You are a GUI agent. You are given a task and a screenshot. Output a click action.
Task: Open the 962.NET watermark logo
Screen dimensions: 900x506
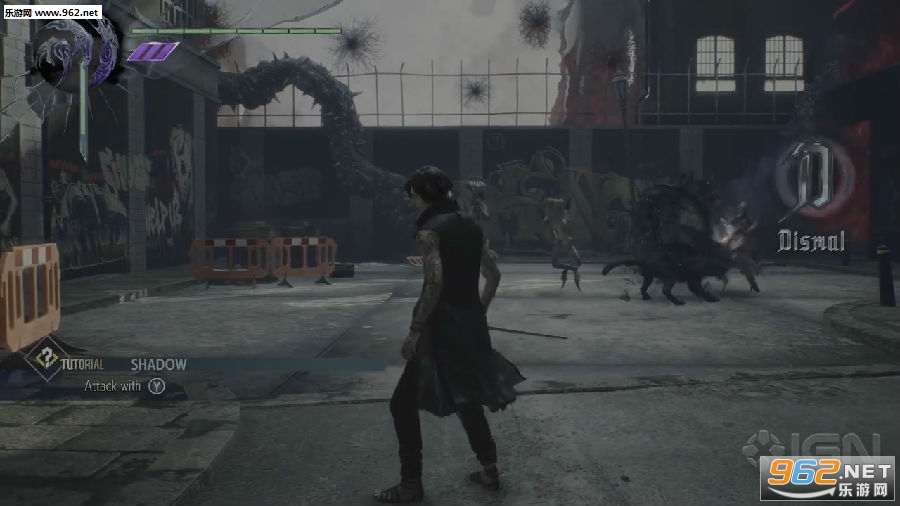[826, 476]
